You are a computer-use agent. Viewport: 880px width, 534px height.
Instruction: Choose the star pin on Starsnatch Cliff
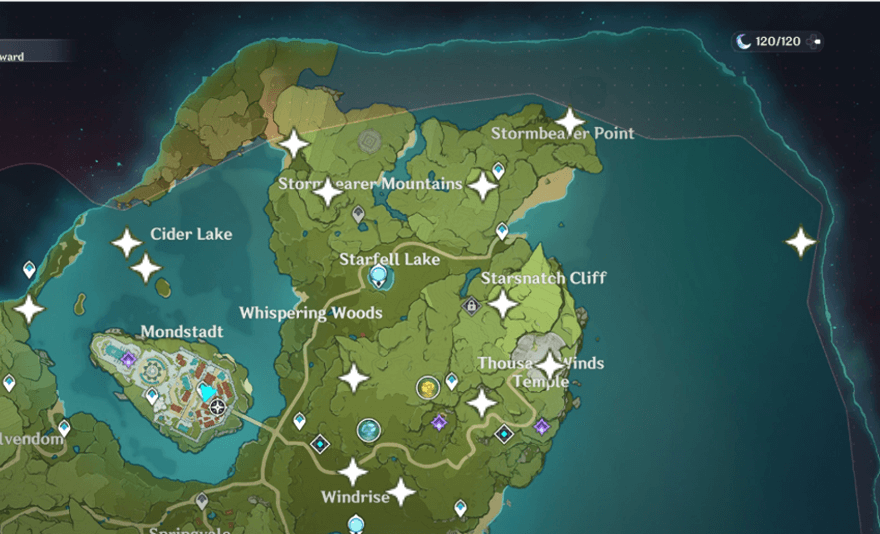[502, 302]
